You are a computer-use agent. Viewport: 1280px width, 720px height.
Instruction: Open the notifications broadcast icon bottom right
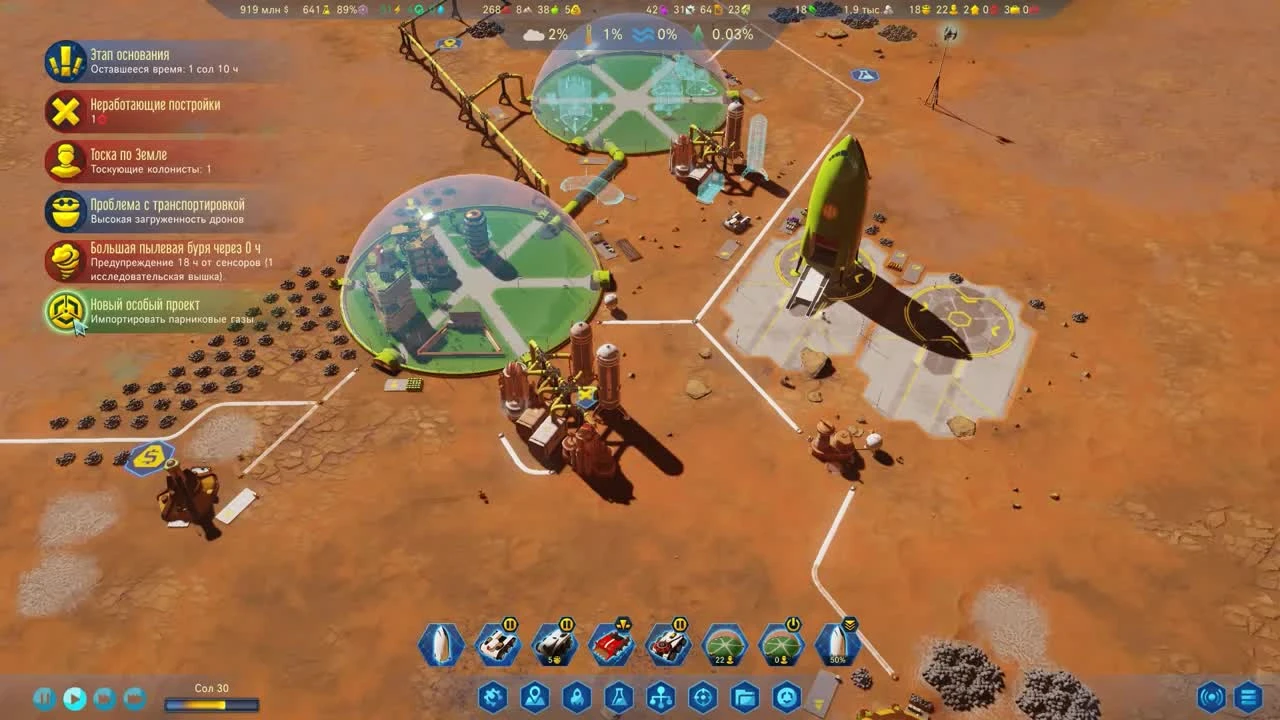click(1211, 698)
